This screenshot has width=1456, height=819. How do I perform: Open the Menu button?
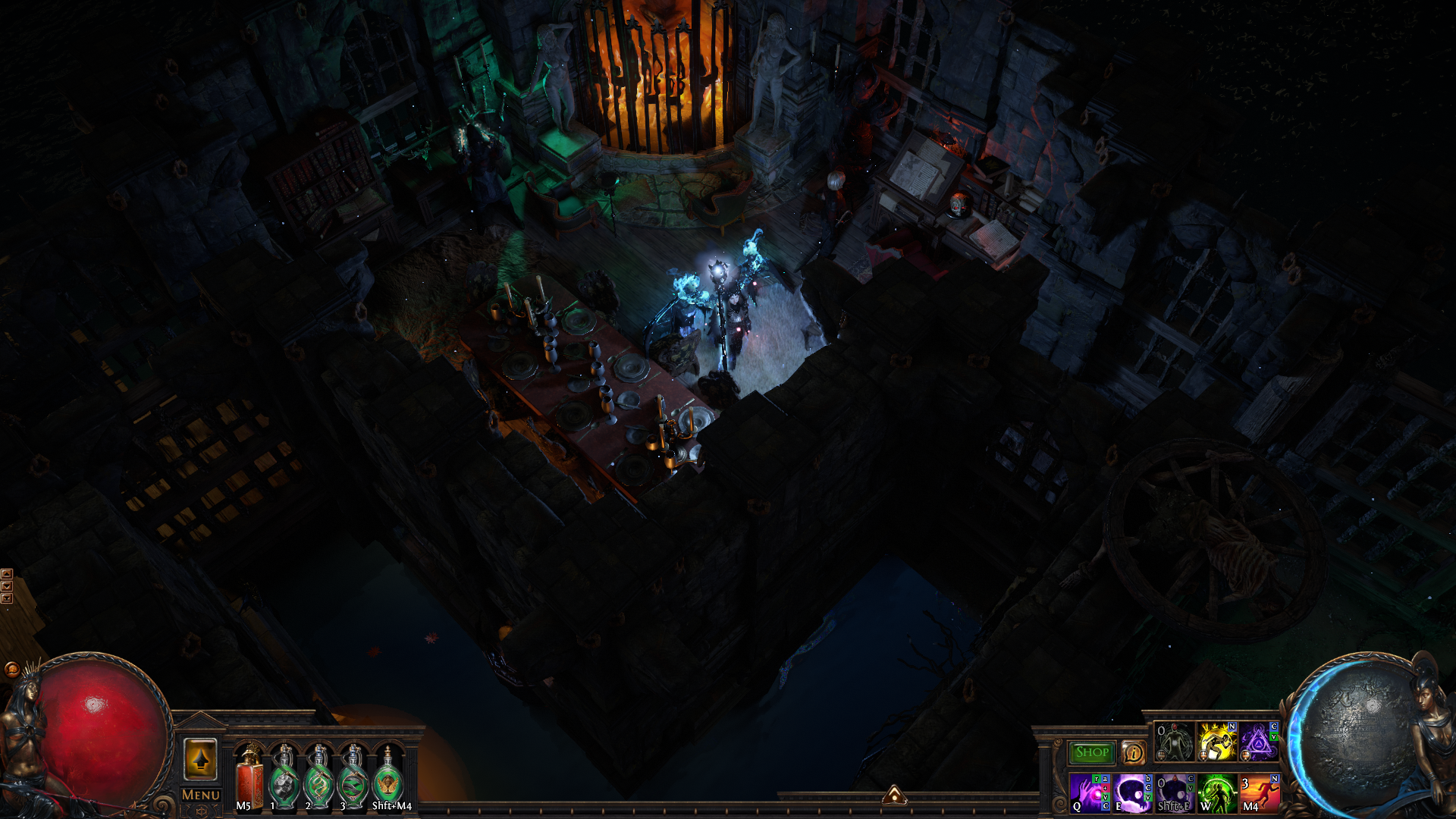[x=201, y=795]
